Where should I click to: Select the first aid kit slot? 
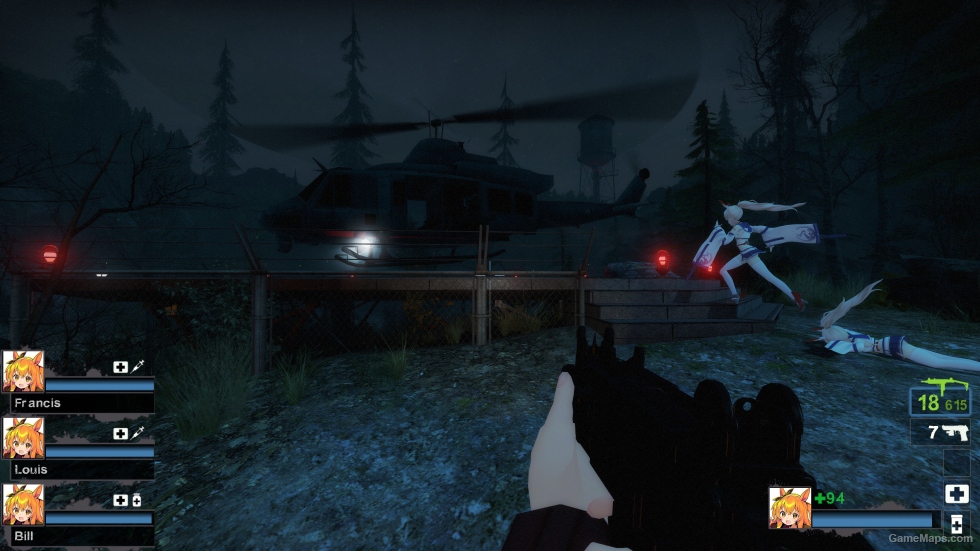pyautogui.click(x=955, y=493)
